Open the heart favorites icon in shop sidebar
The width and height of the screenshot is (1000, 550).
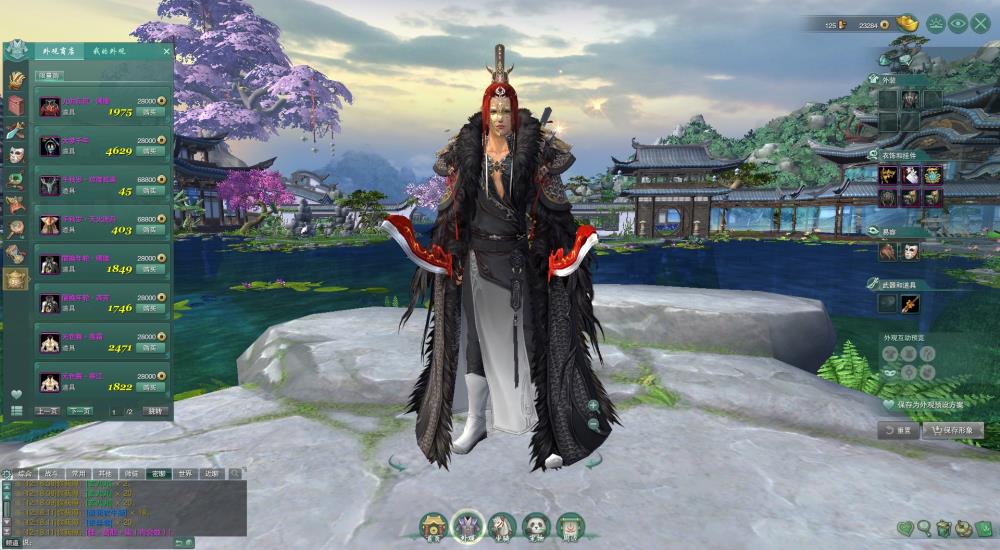click(x=16, y=393)
